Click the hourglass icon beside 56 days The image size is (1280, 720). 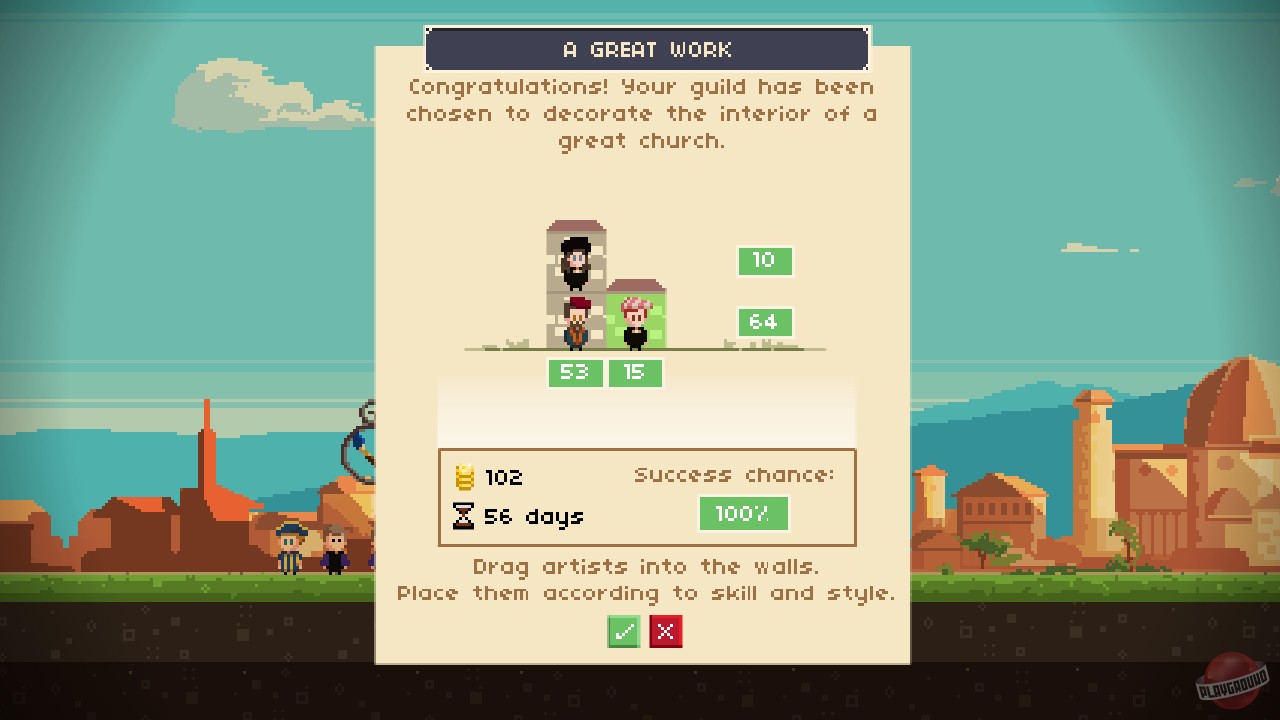point(466,516)
